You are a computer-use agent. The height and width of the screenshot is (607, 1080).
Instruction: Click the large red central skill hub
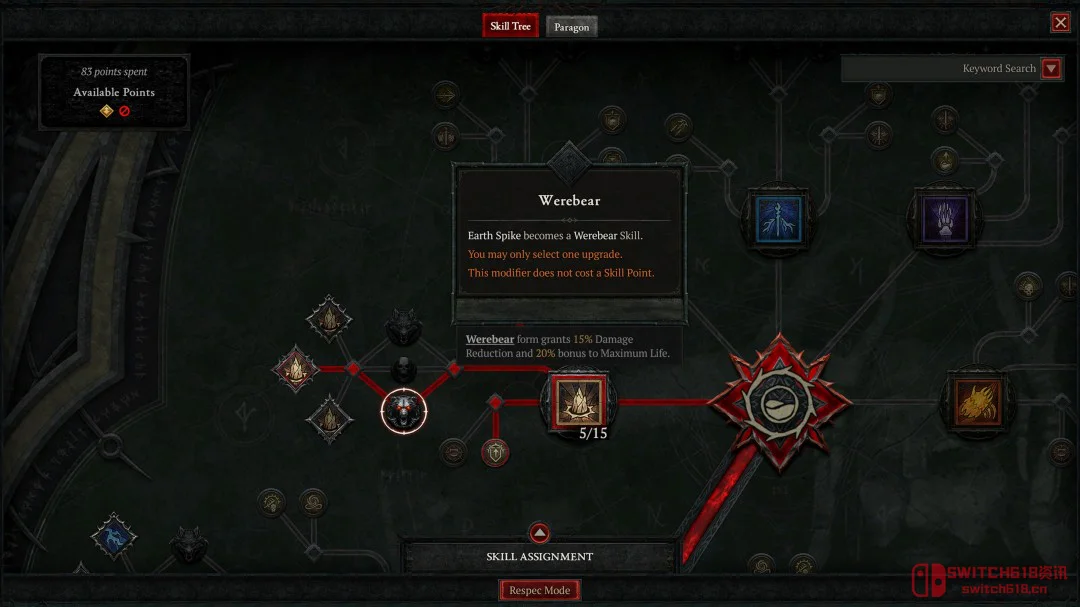click(x=779, y=402)
